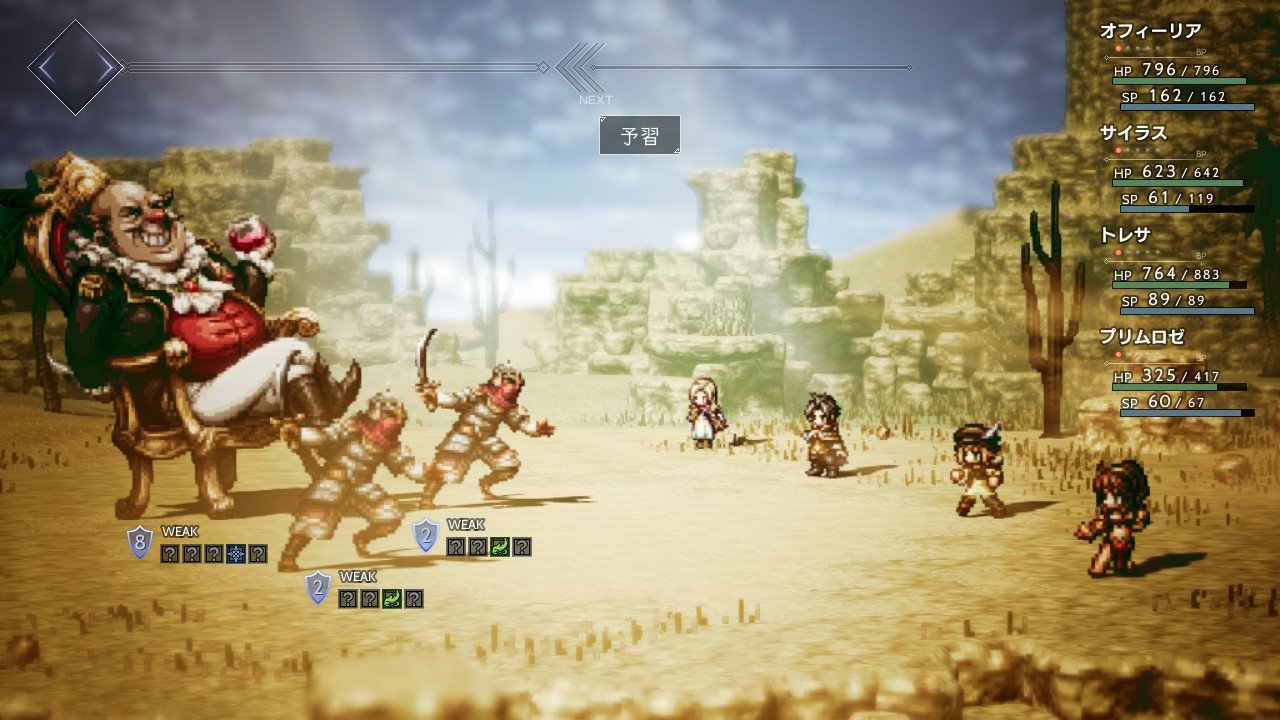Select サイラス in the party list
The width and height of the screenshot is (1280, 720).
point(1133,133)
